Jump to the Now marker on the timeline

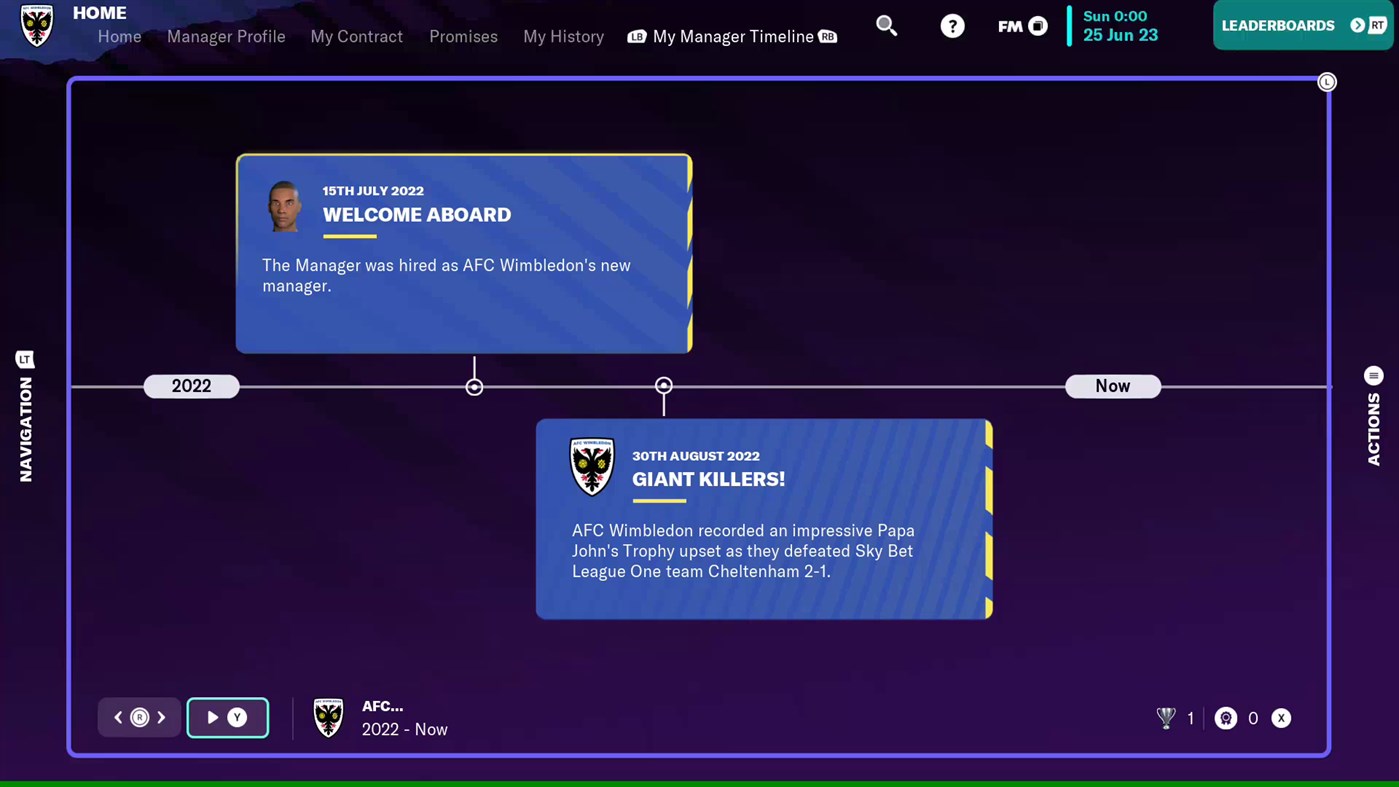coord(1112,386)
